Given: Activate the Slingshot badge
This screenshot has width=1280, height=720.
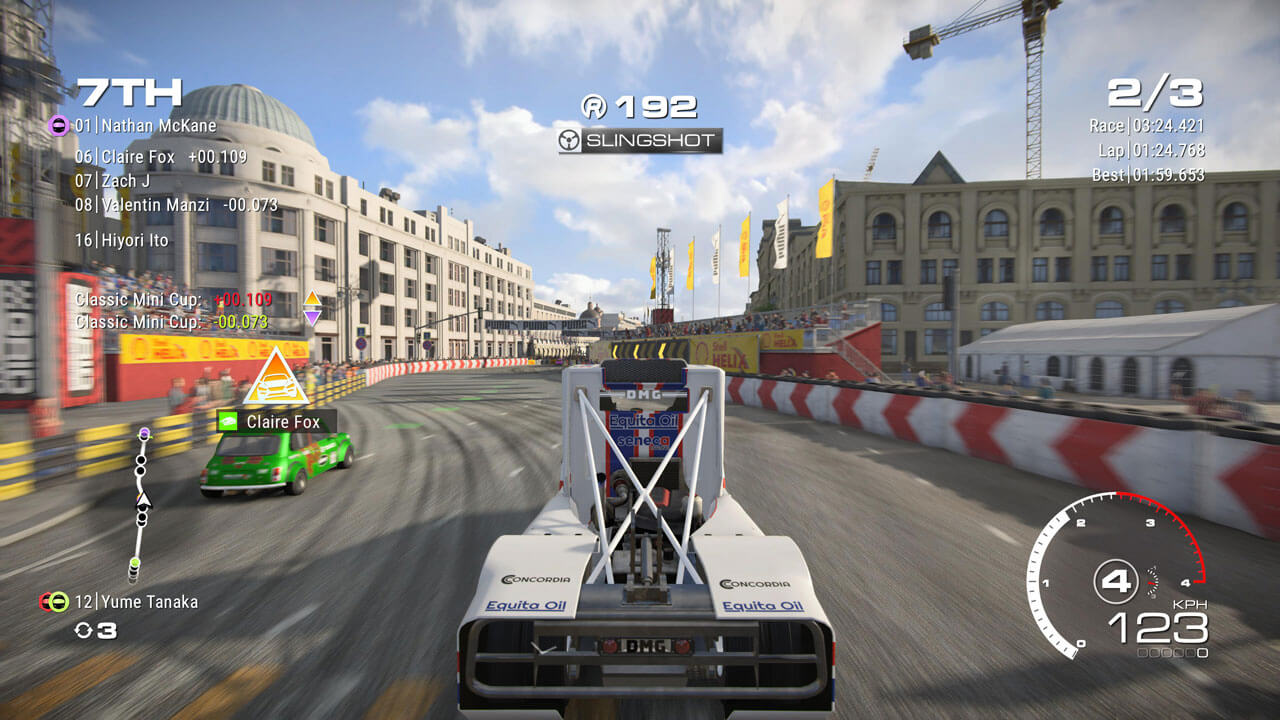Looking at the screenshot, I should (x=640, y=141).
